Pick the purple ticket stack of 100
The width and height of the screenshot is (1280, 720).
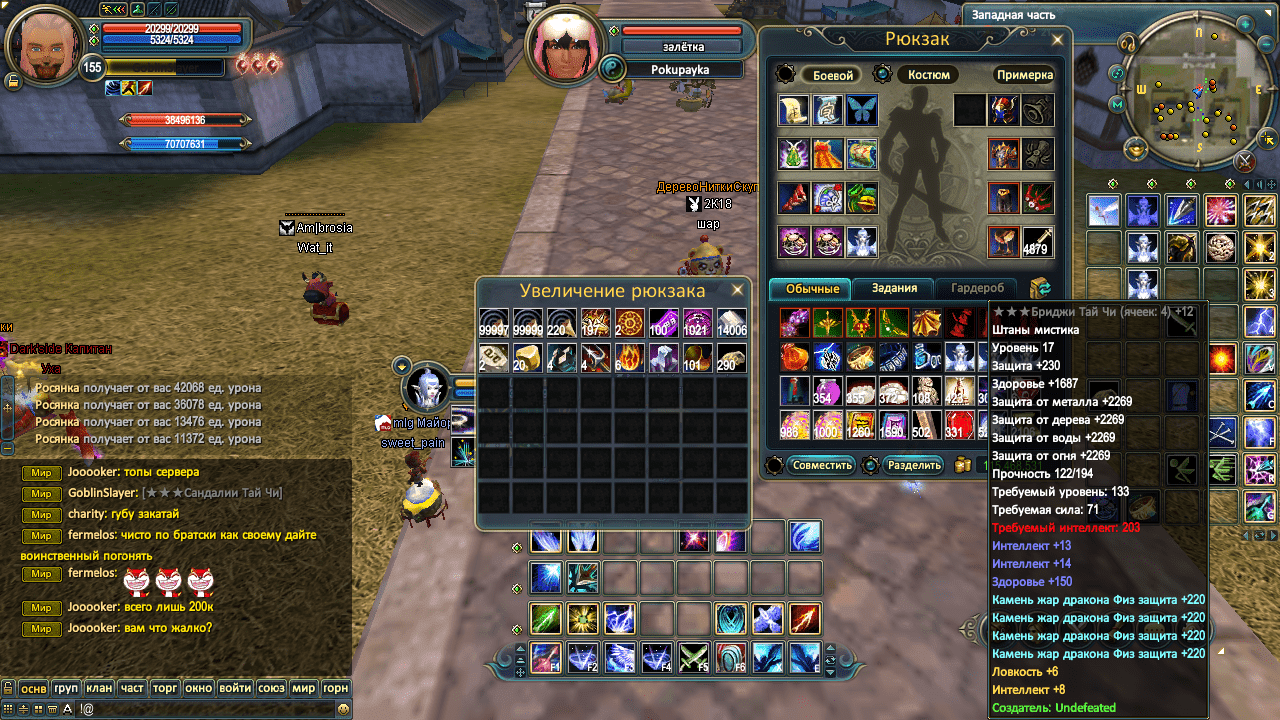[663, 324]
